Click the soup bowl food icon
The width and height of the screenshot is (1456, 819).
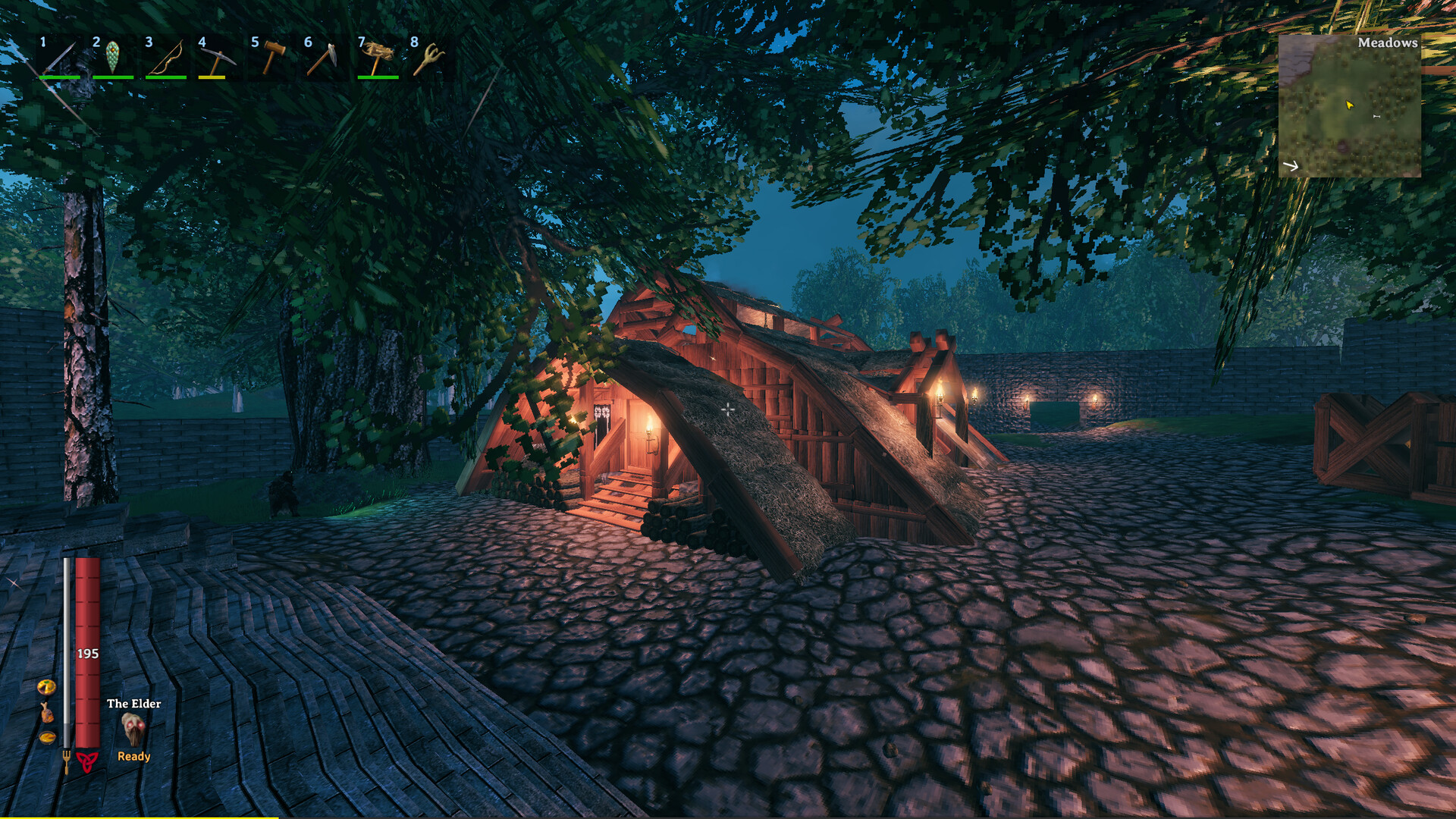tap(47, 738)
